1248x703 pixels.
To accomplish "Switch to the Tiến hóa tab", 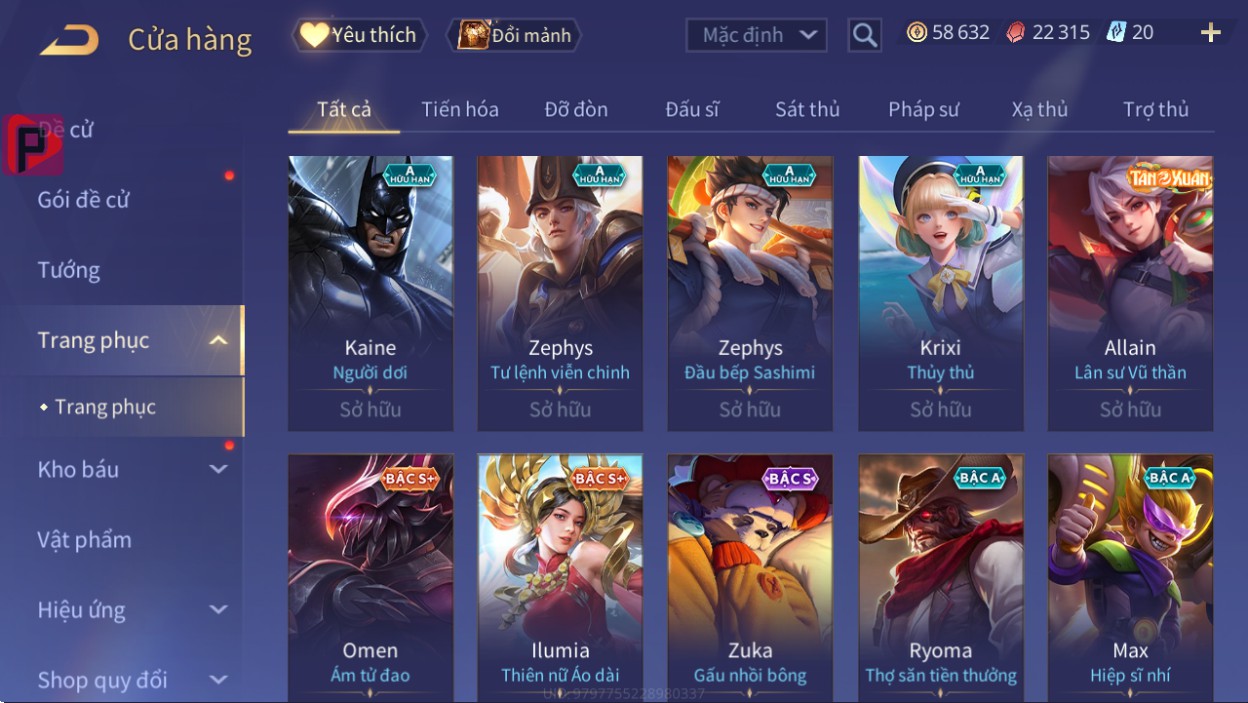I will 460,109.
